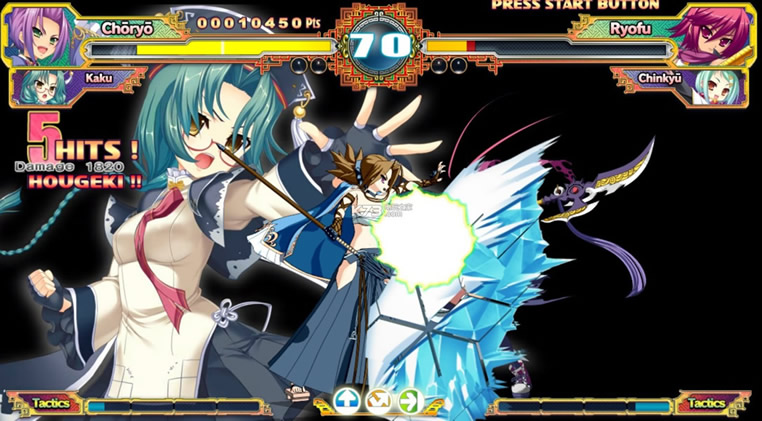Choose the Kaku assist portrait
This screenshot has width=762, height=421.
click(40, 86)
